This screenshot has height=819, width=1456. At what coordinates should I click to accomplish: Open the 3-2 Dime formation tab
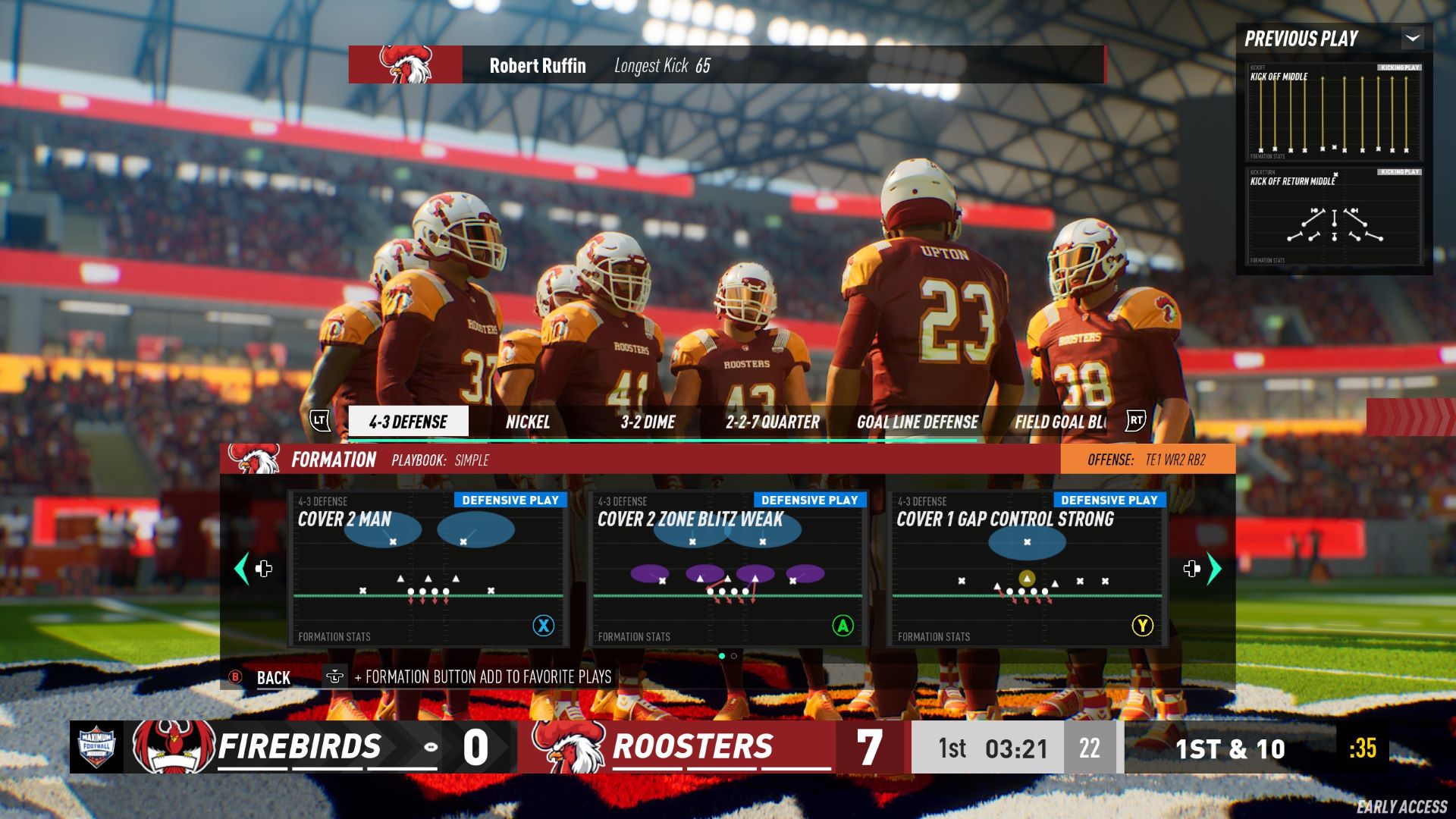point(648,422)
